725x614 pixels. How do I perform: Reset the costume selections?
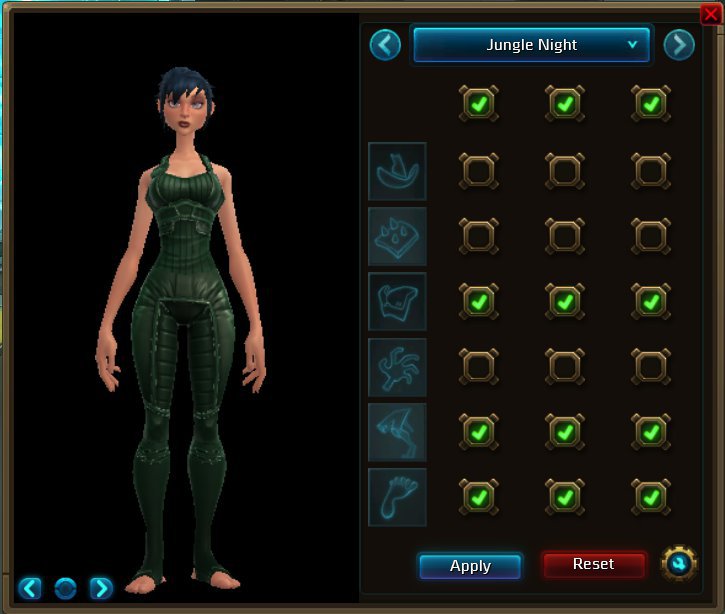tap(593, 565)
